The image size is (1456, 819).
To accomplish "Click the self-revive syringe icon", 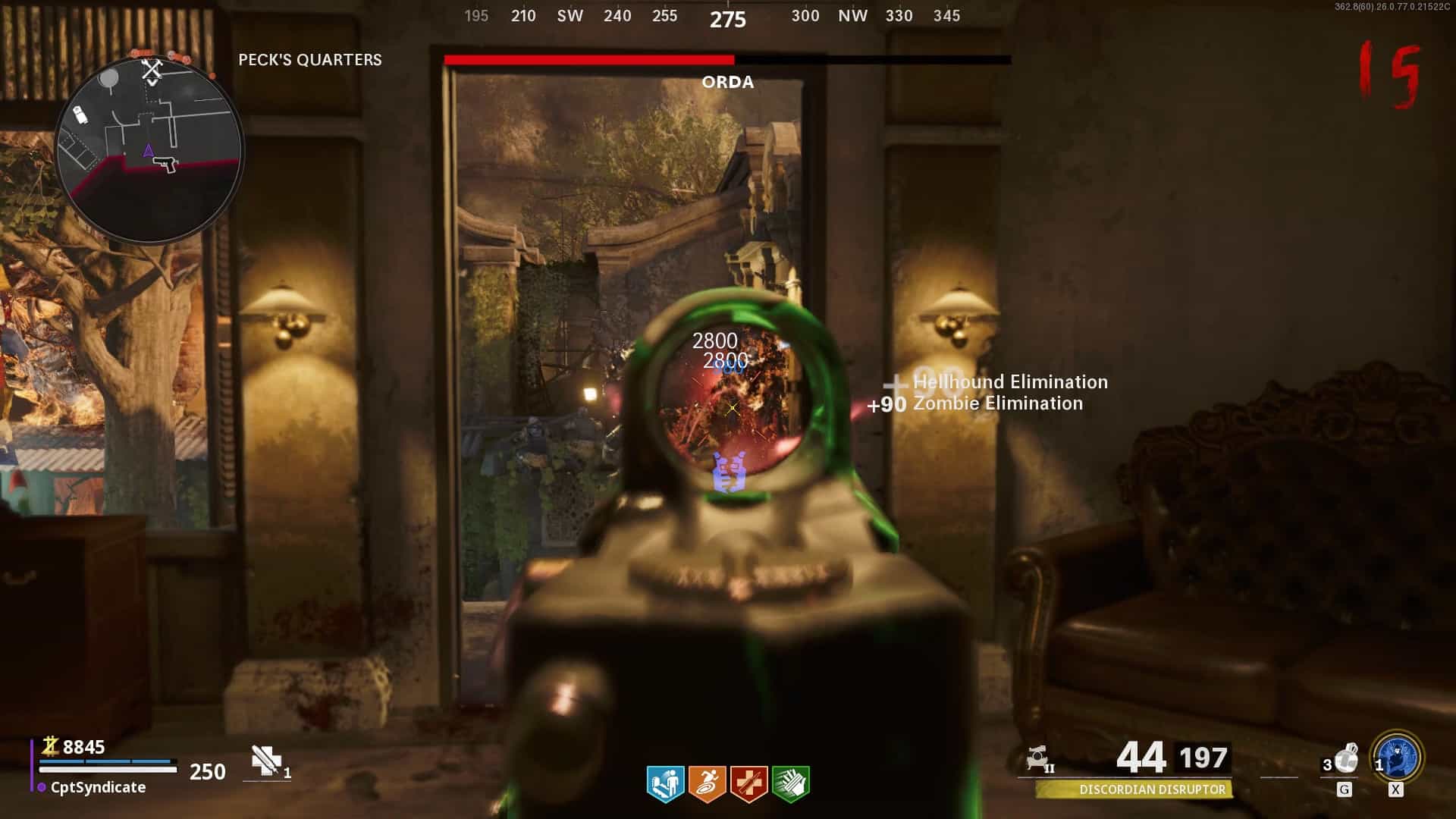I will [x=266, y=761].
